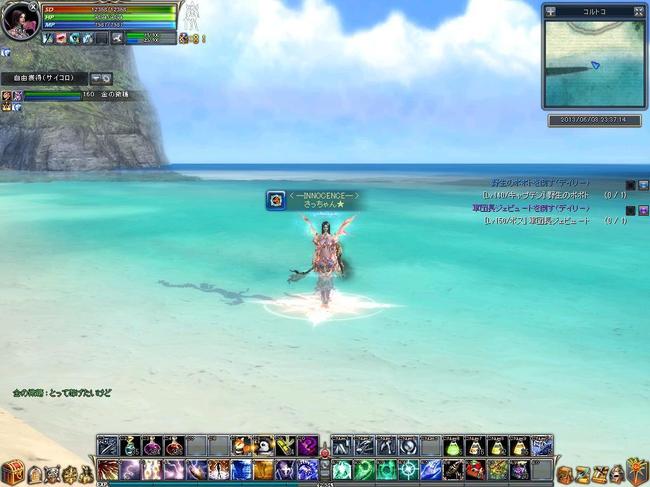Open the 自由獲得(サイコロ) loot mode dropdown
This screenshot has height=487, width=650.
(96, 78)
